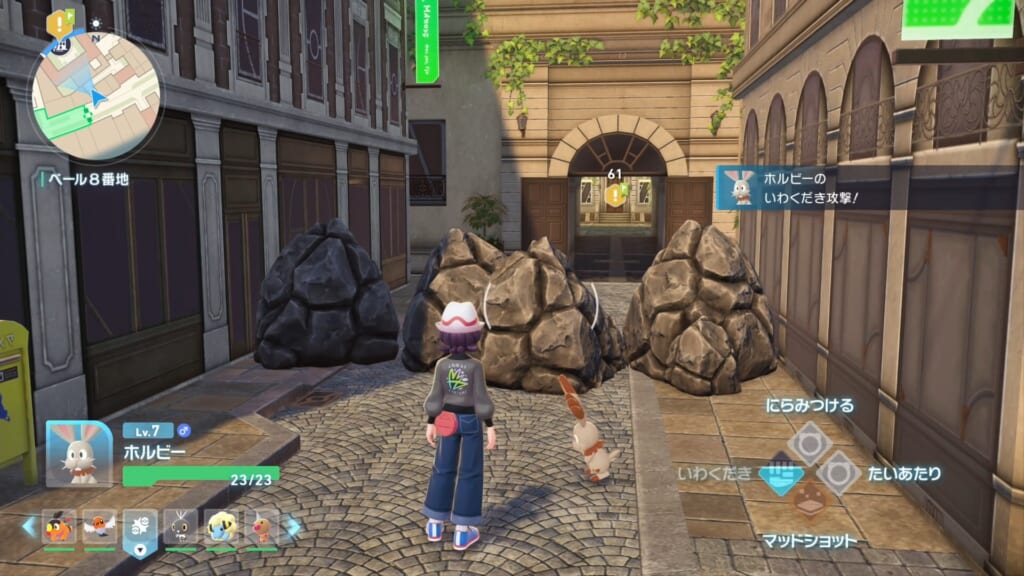Switch to Fletchling in the party bar
This screenshot has width=1024, height=576.
(100, 526)
